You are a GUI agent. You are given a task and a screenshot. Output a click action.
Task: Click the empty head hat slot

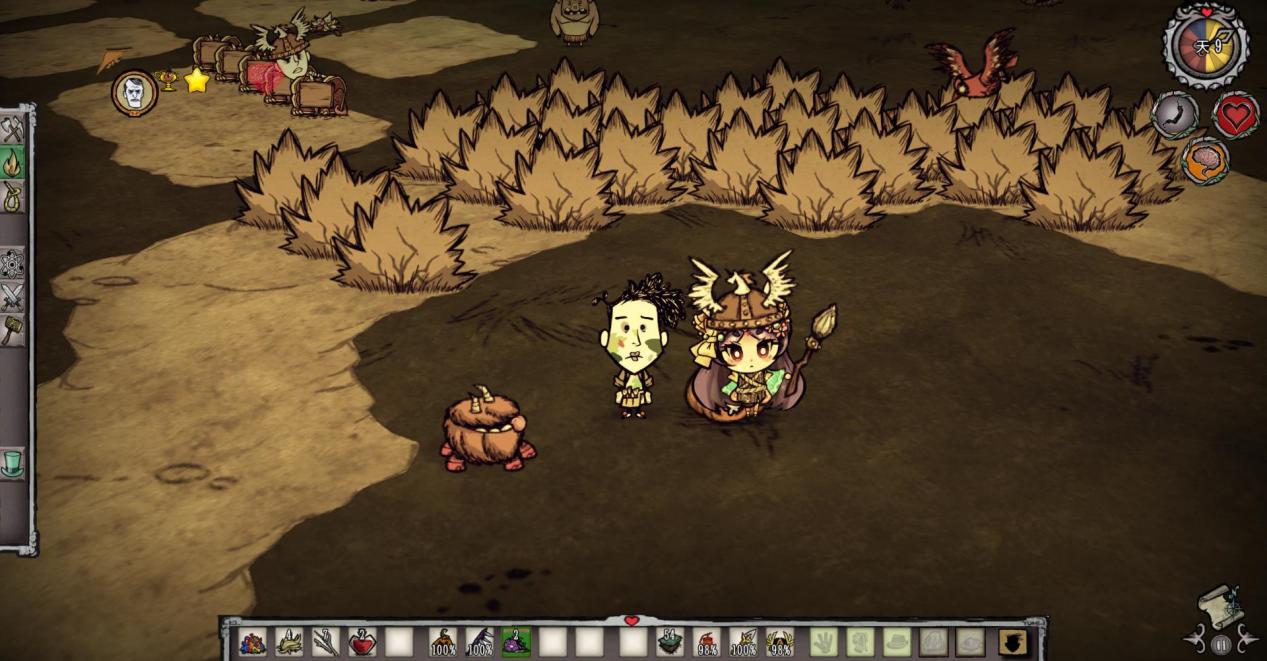897,642
